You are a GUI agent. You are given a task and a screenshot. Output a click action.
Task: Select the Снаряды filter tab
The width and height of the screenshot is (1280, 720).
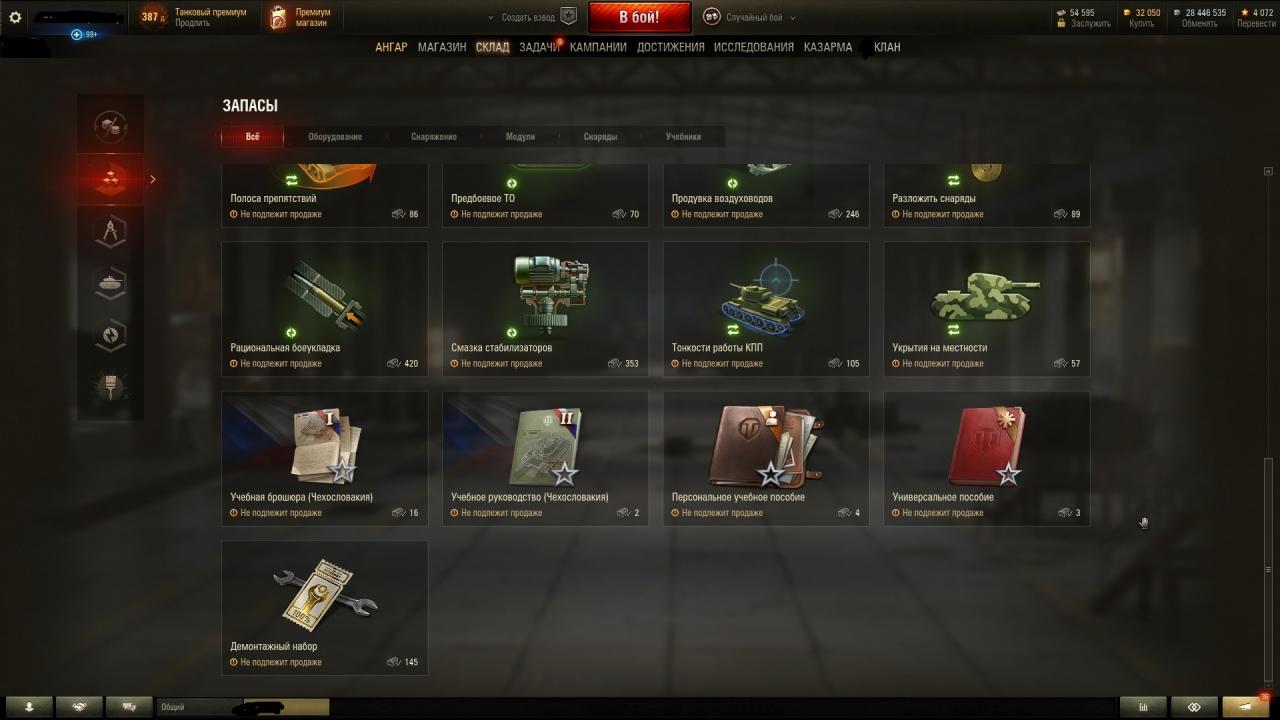600,137
